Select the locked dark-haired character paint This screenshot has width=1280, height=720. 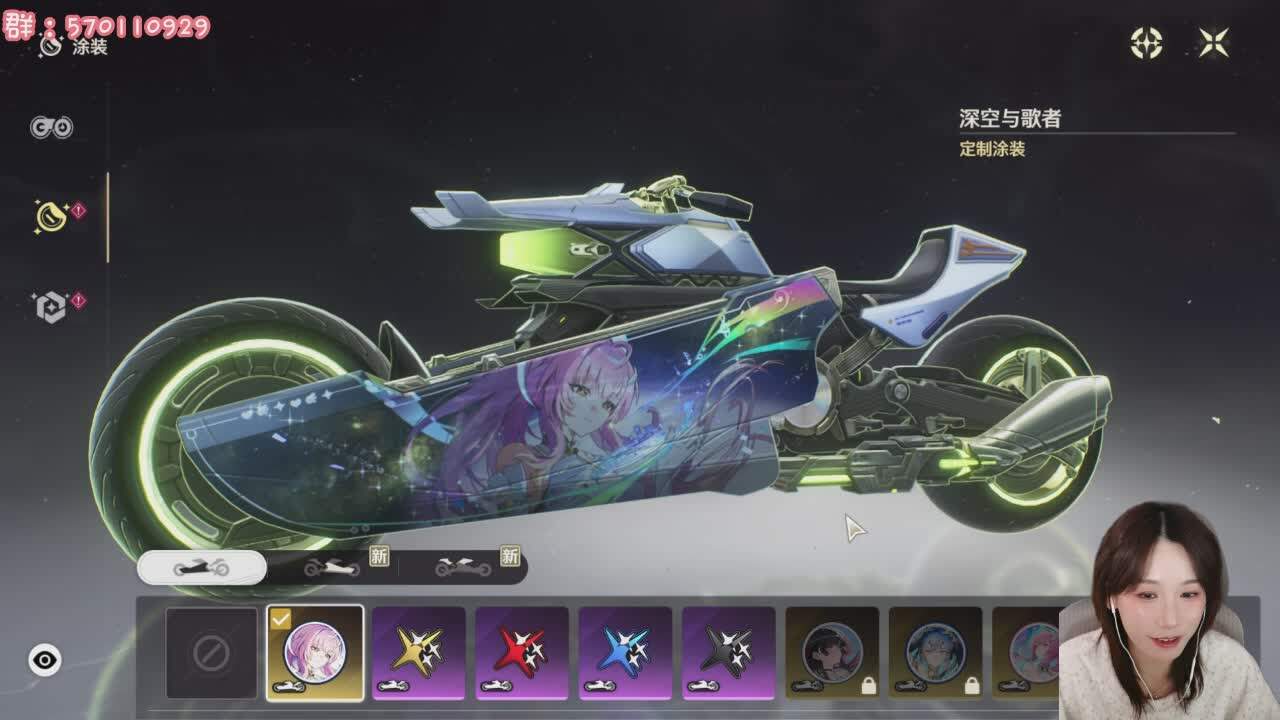pyautogui.click(x=832, y=653)
